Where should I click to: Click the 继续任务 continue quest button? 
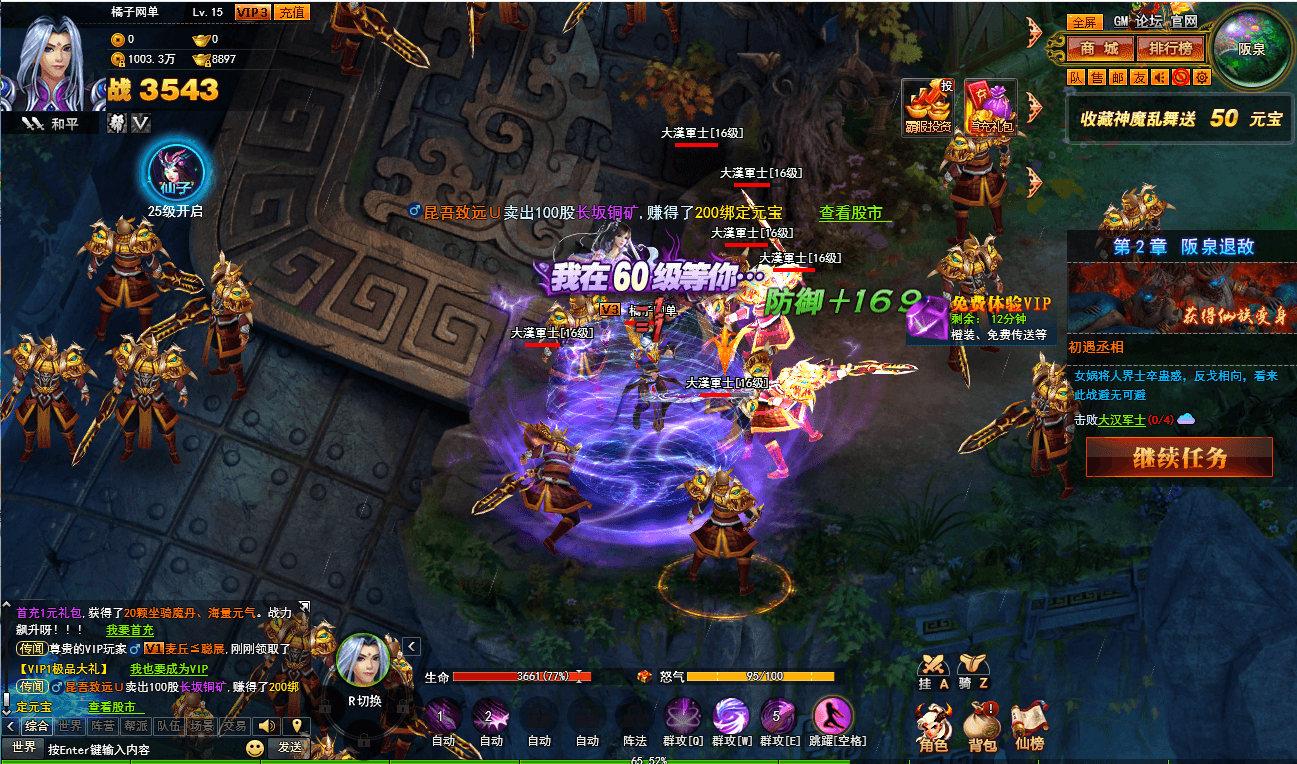pos(1179,457)
